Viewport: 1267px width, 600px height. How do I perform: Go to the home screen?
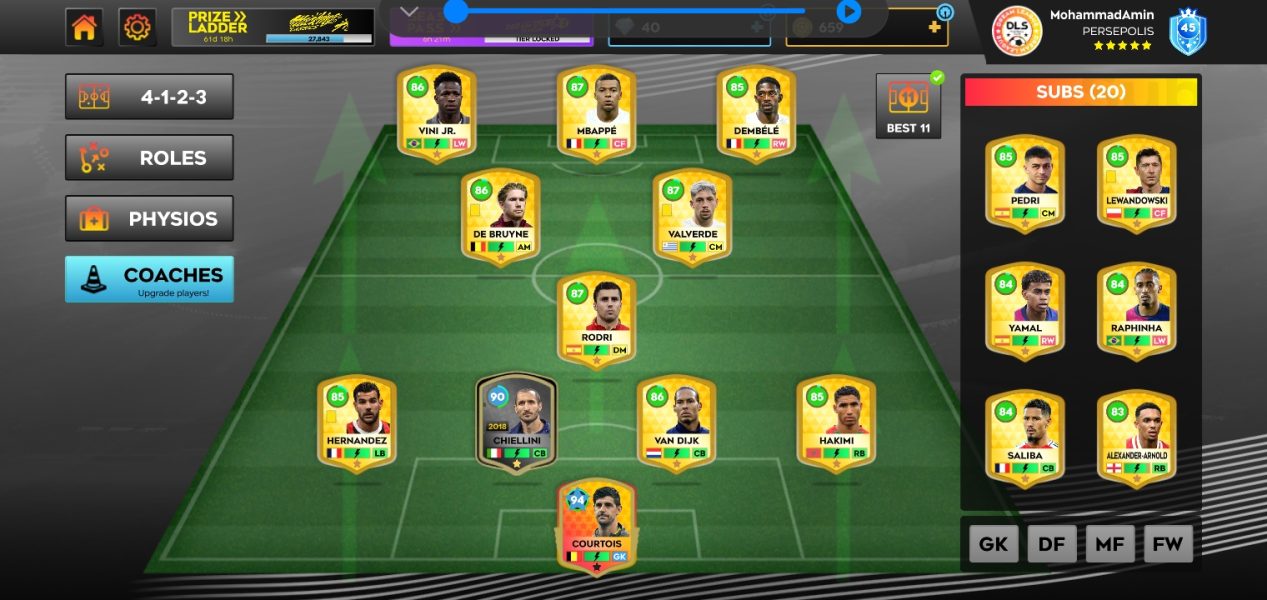[x=85, y=27]
